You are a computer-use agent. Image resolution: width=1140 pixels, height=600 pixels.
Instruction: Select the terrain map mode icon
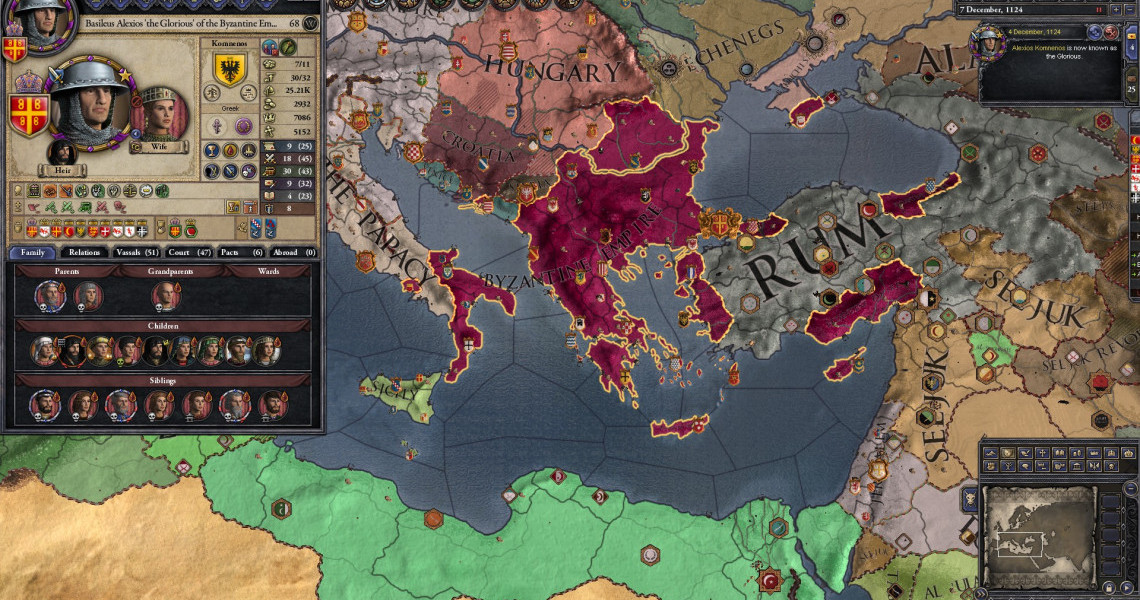click(990, 453)
